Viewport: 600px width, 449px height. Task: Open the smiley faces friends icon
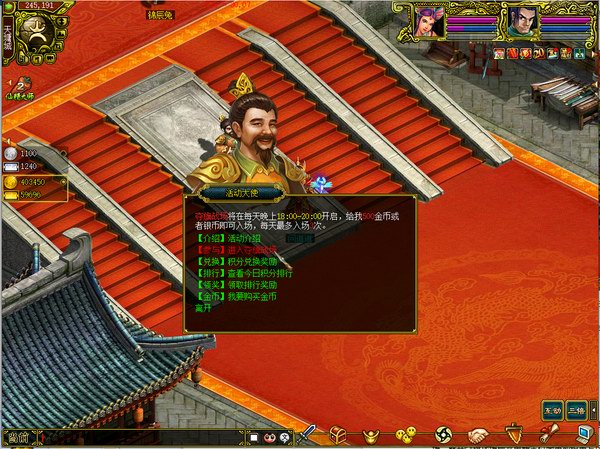tap(405, 435)
